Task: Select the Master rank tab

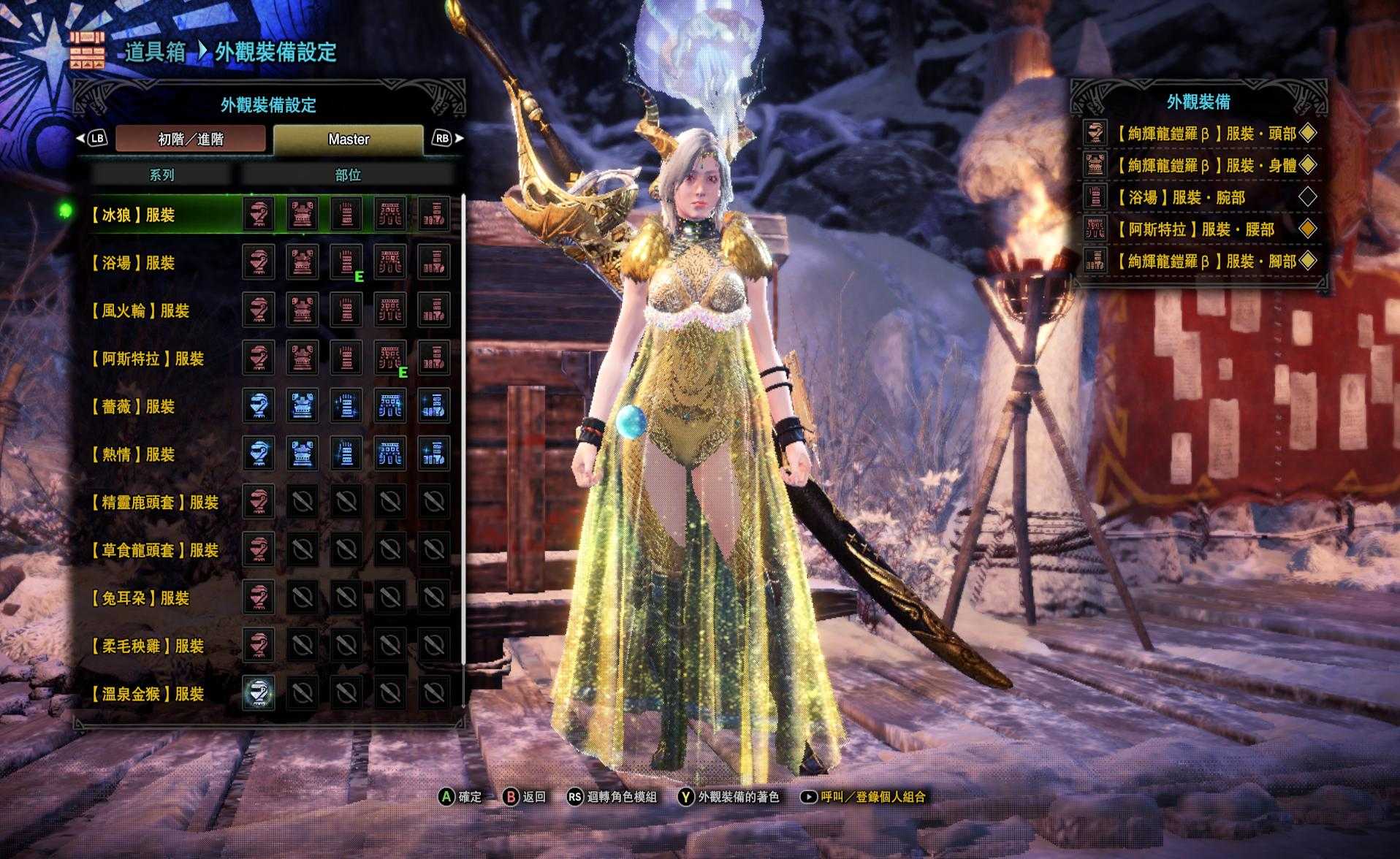Action: [x=349, y=139]
